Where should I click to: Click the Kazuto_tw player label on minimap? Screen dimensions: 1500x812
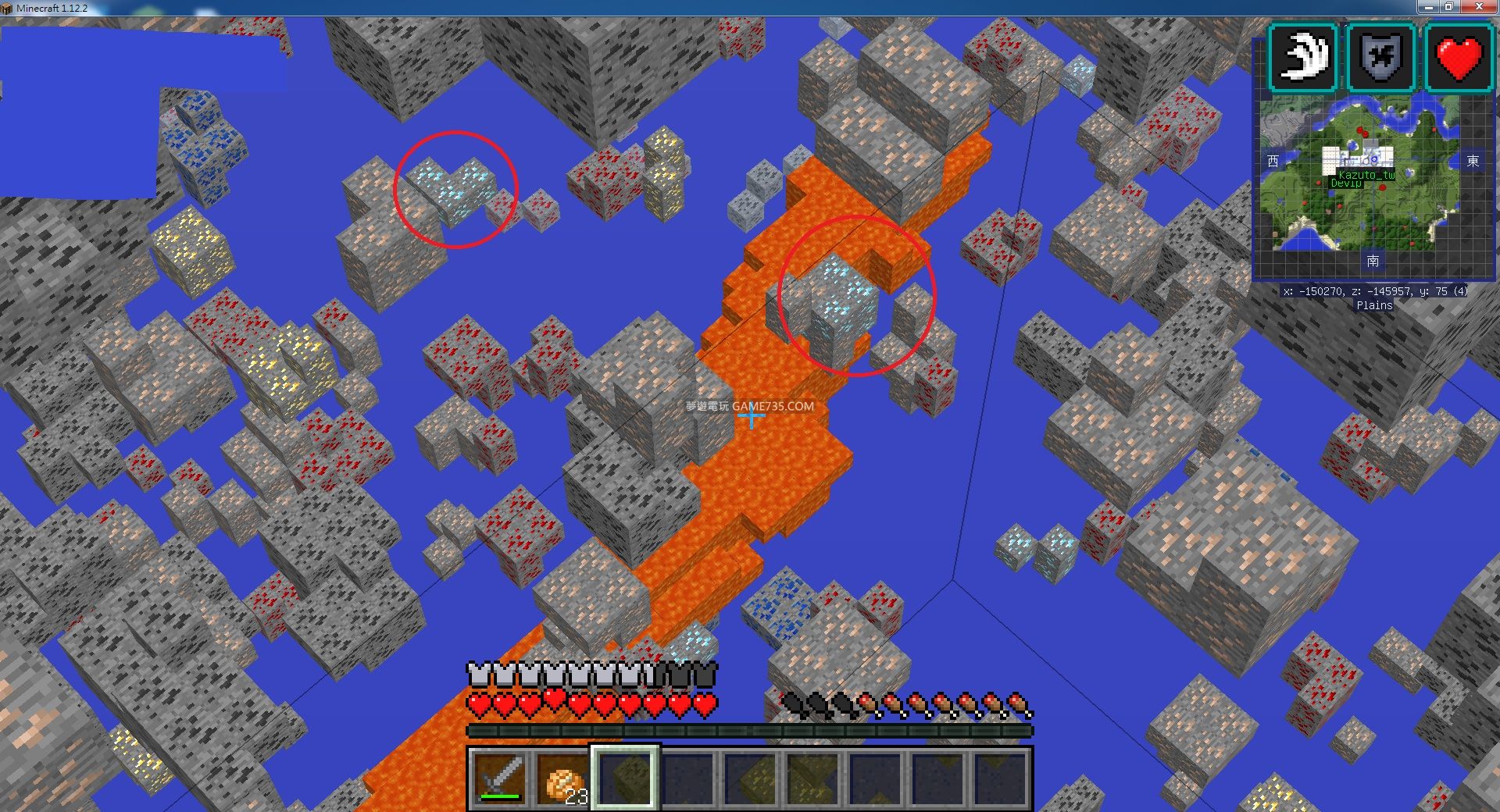point(1366,175)
